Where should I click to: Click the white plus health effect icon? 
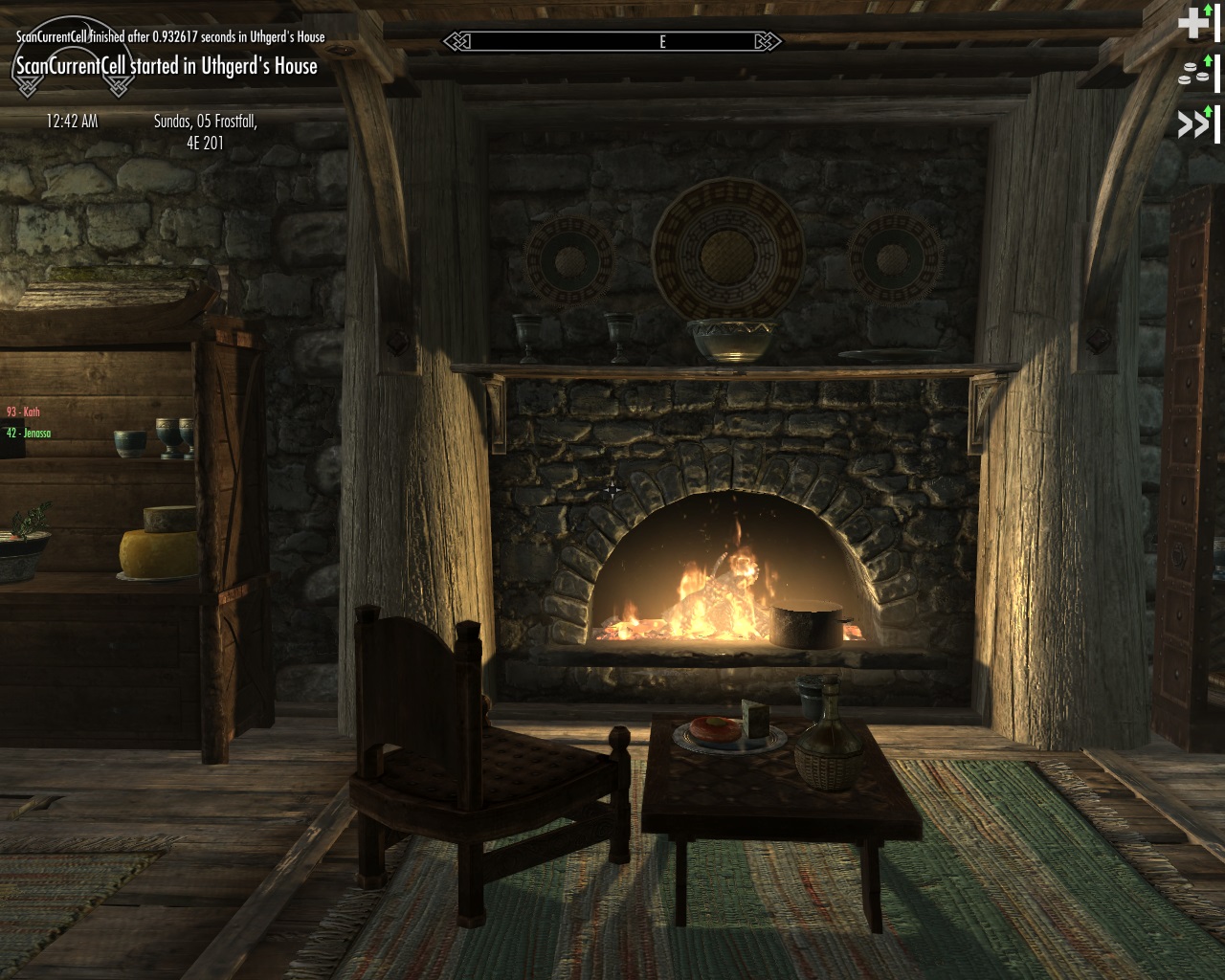pos(1192,22)
